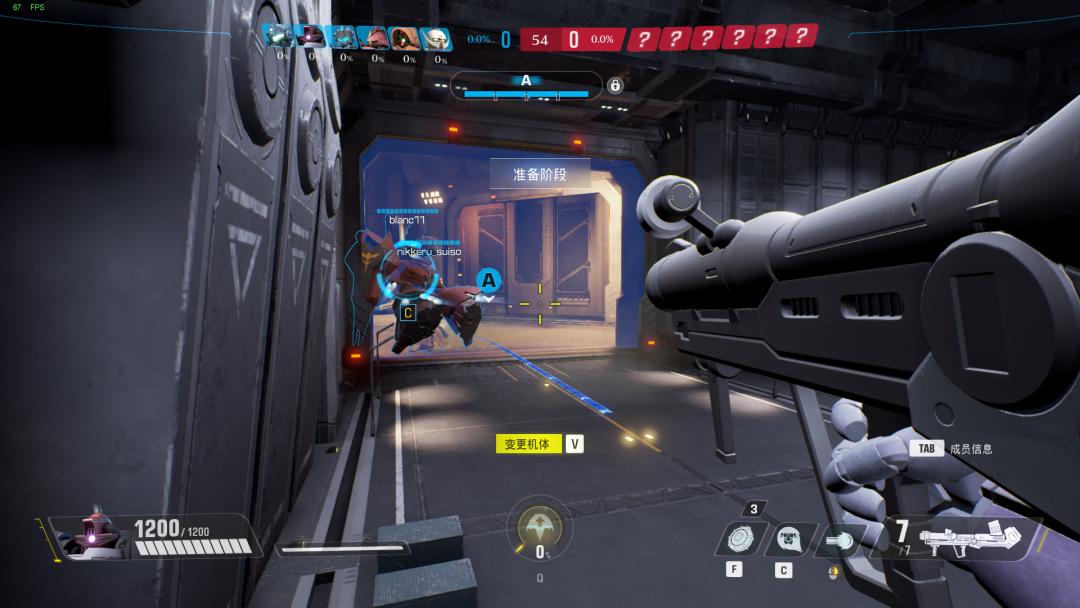The image size is (1080, 608).
Task: Activate the round disc mine ability
Action: coord(742,541)
